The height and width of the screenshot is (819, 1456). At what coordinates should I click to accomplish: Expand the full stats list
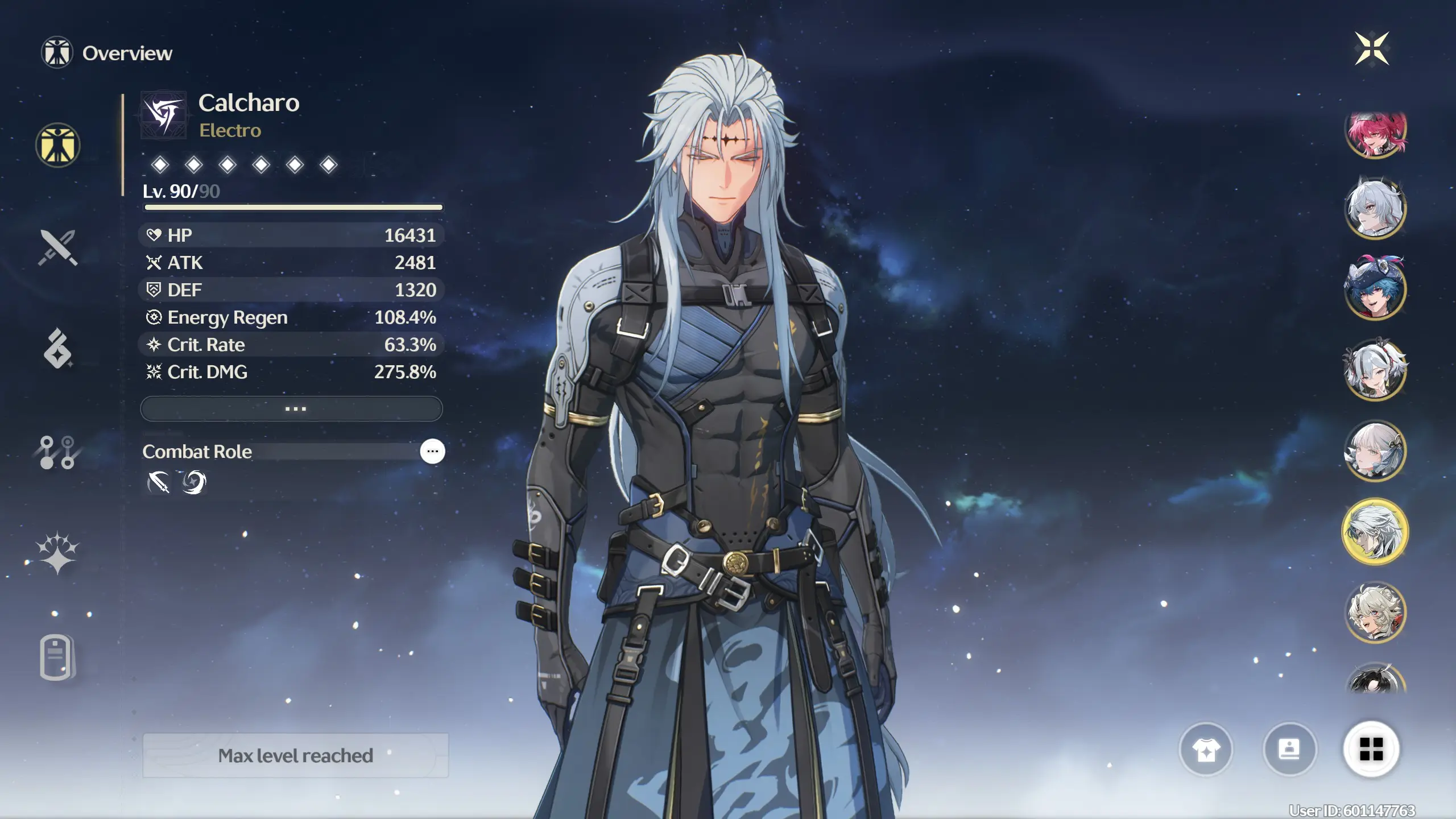[291, 409]
